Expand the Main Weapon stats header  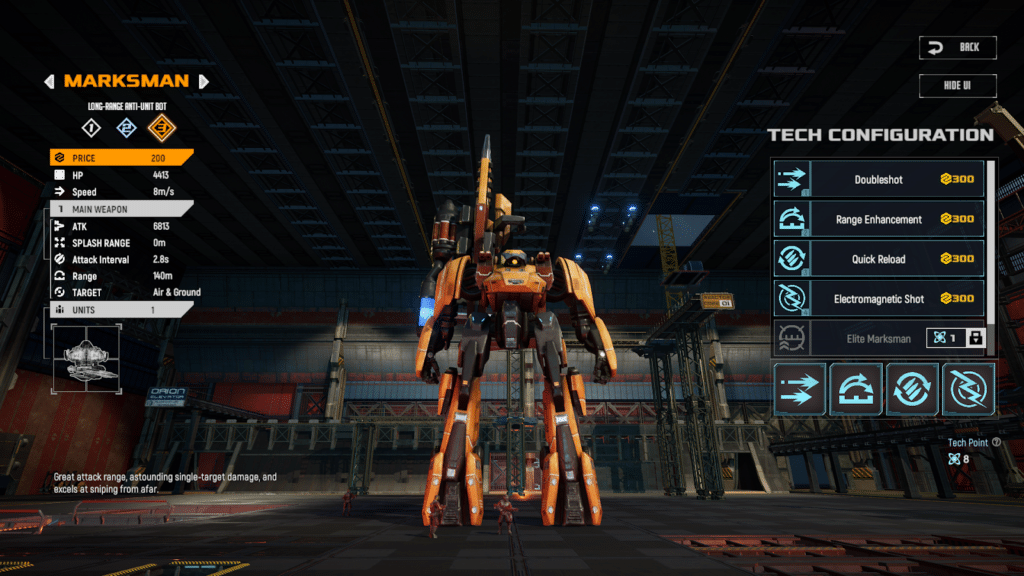[x=121, y=209]
